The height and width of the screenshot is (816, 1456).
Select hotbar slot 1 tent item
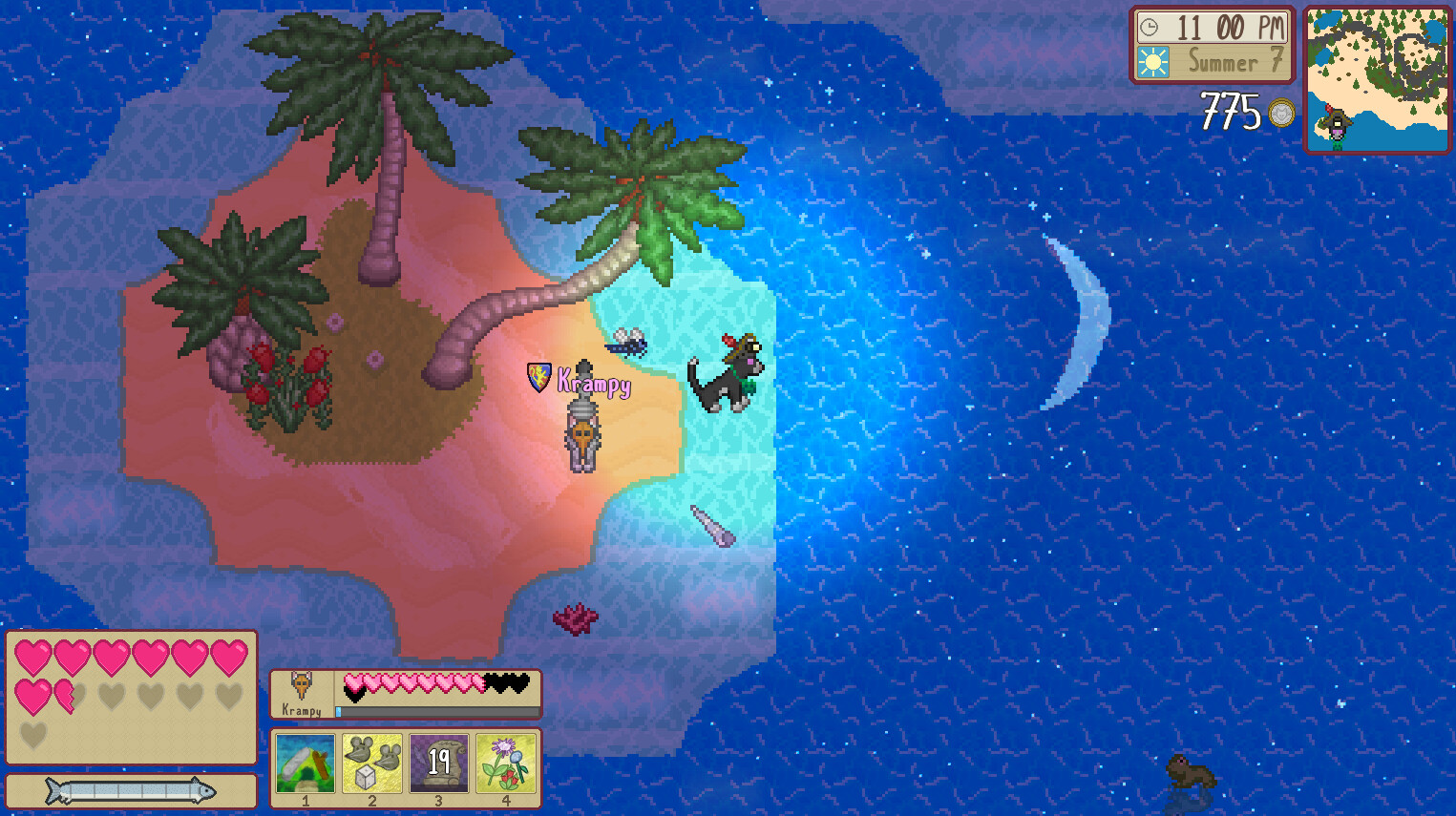click(x=304, y=764)
